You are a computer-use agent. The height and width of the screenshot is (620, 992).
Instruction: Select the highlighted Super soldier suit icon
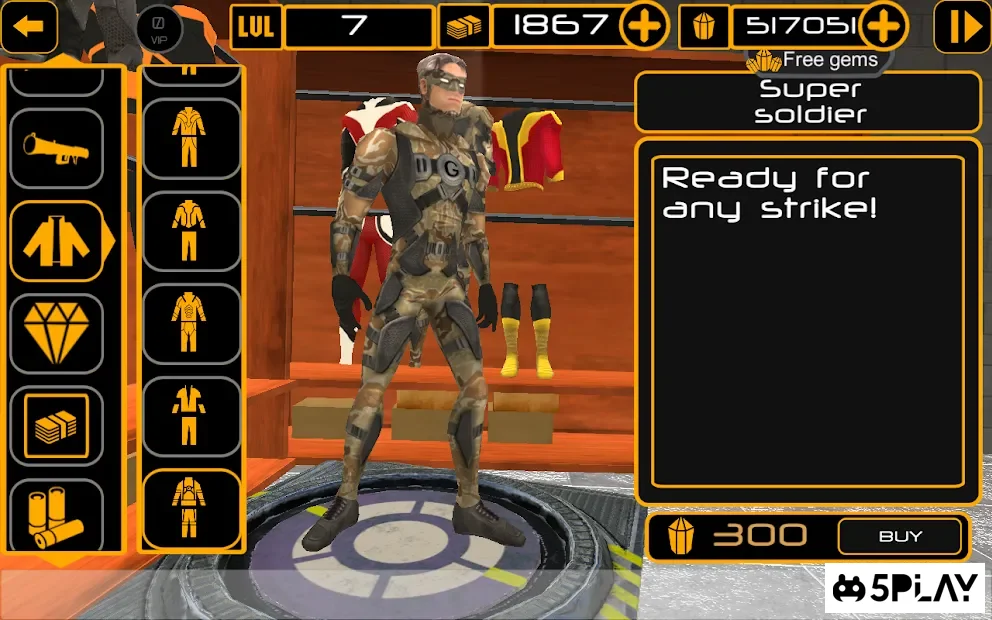(x=190, y=507)
